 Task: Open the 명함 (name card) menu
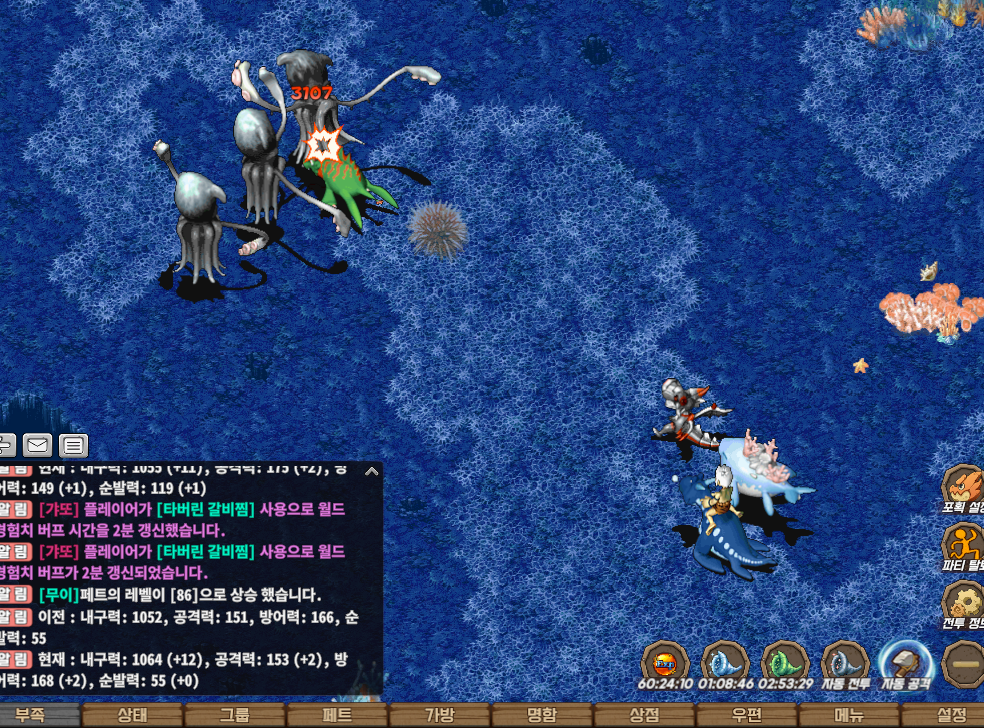click(x=541, y=715)
